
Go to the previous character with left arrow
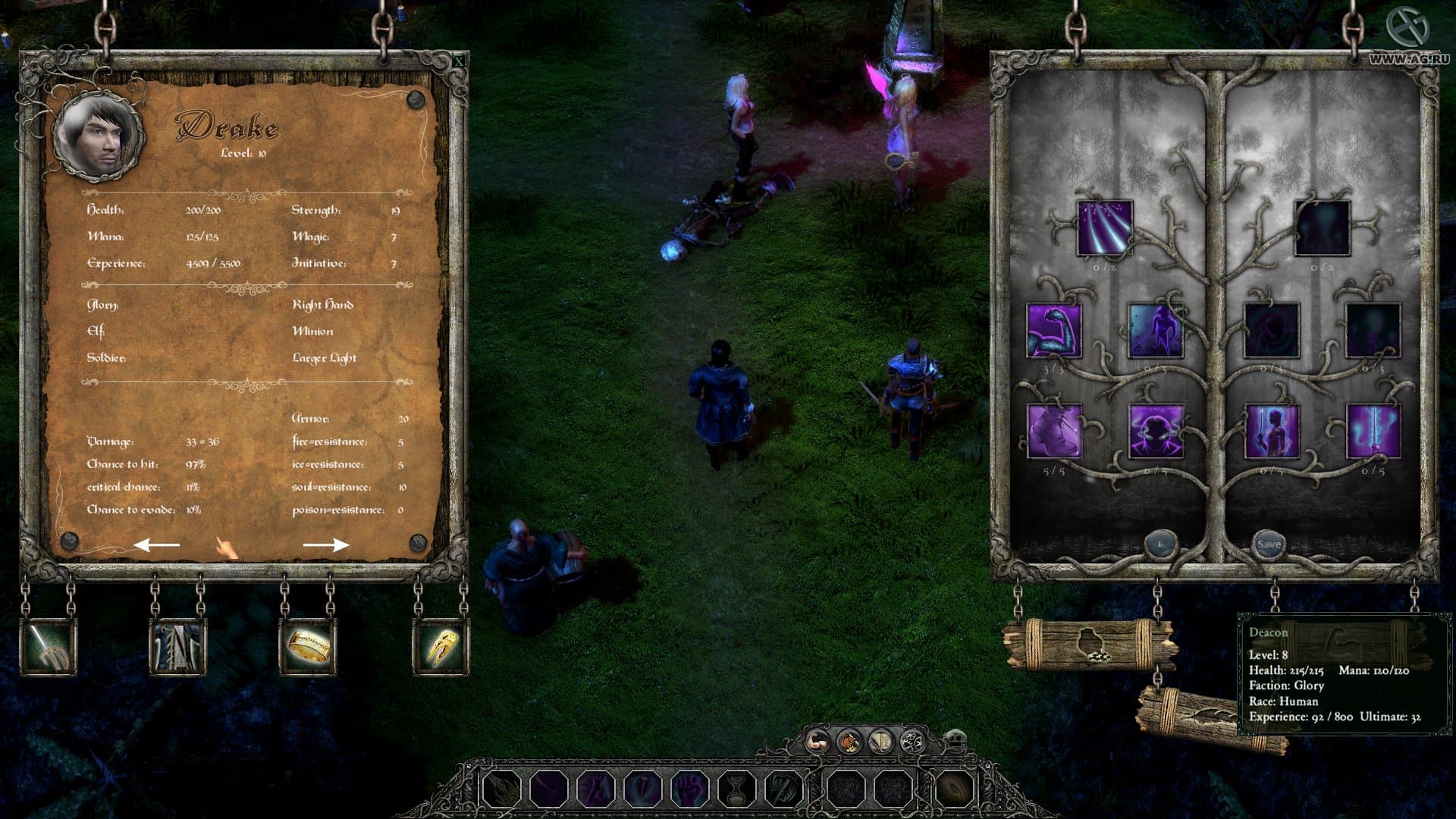pos(157,544)
